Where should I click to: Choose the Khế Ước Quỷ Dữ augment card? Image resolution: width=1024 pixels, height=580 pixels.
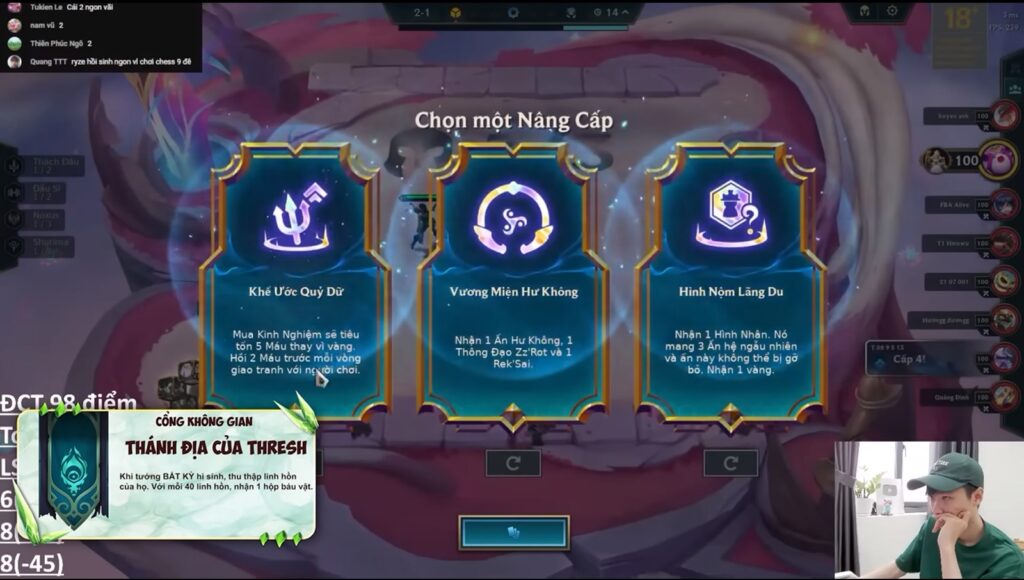295,280
